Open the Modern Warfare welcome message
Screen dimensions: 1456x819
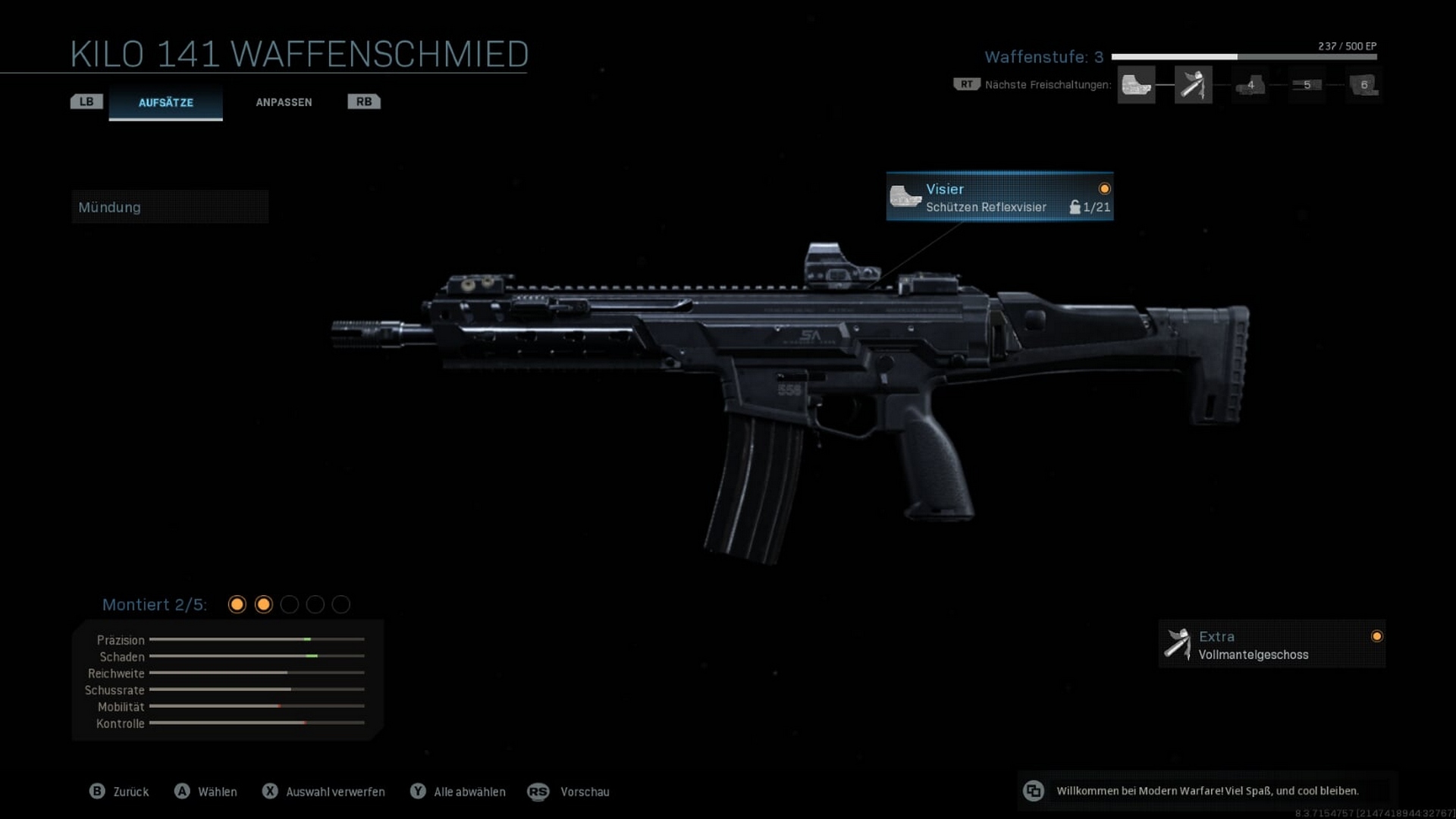tap(1207, 791)
